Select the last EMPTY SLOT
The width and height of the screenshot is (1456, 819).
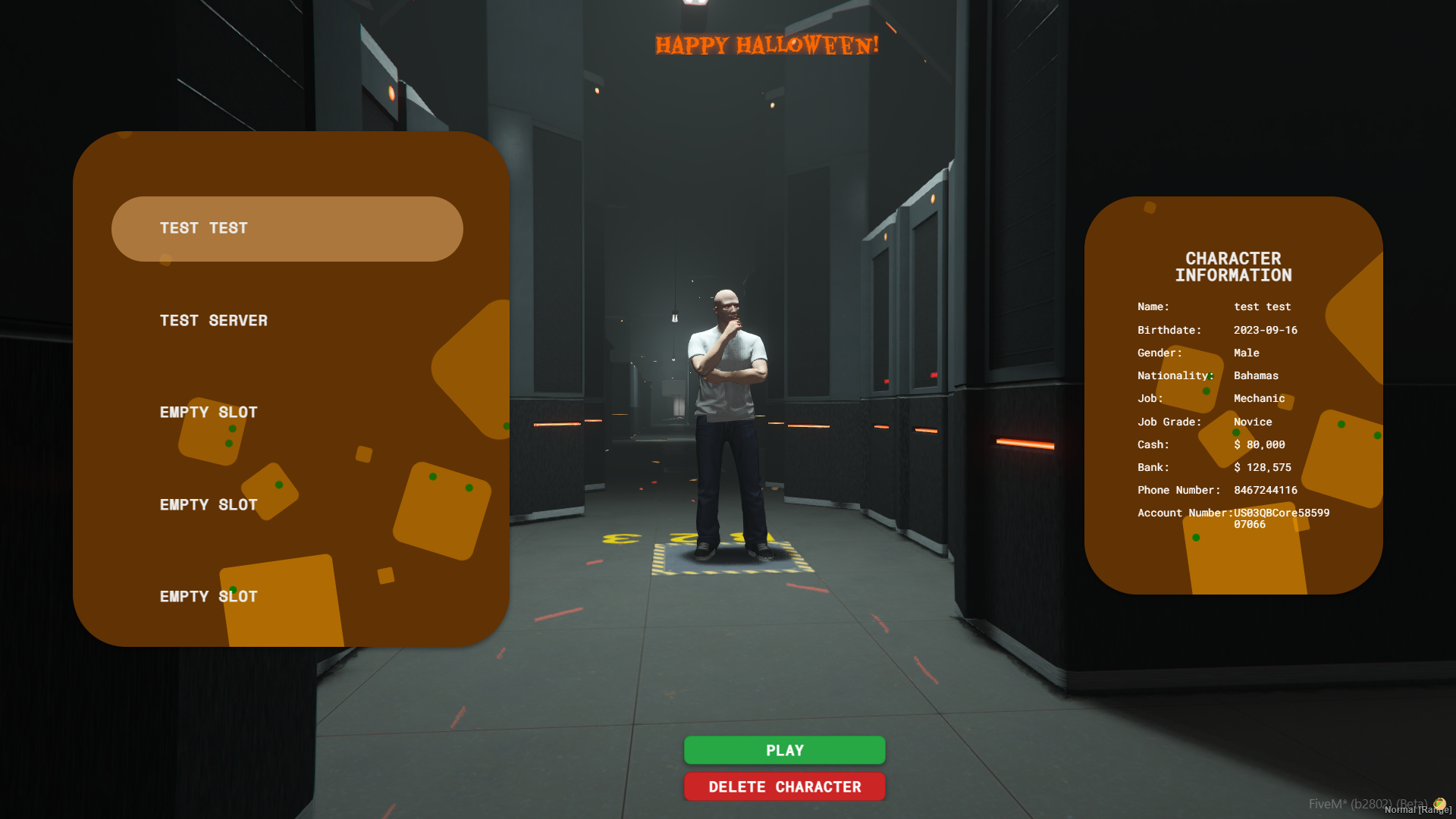[x=208, y=597]
